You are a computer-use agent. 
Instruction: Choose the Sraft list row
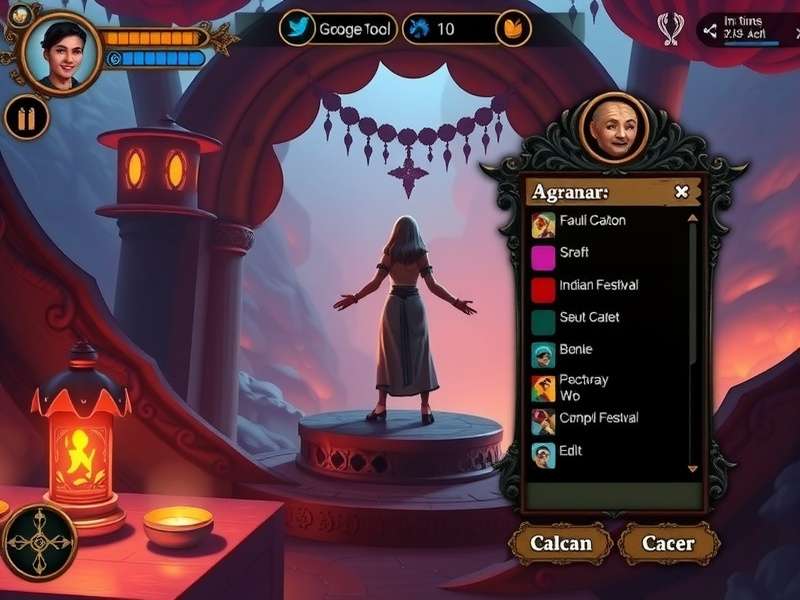click(x=574, y=254)
